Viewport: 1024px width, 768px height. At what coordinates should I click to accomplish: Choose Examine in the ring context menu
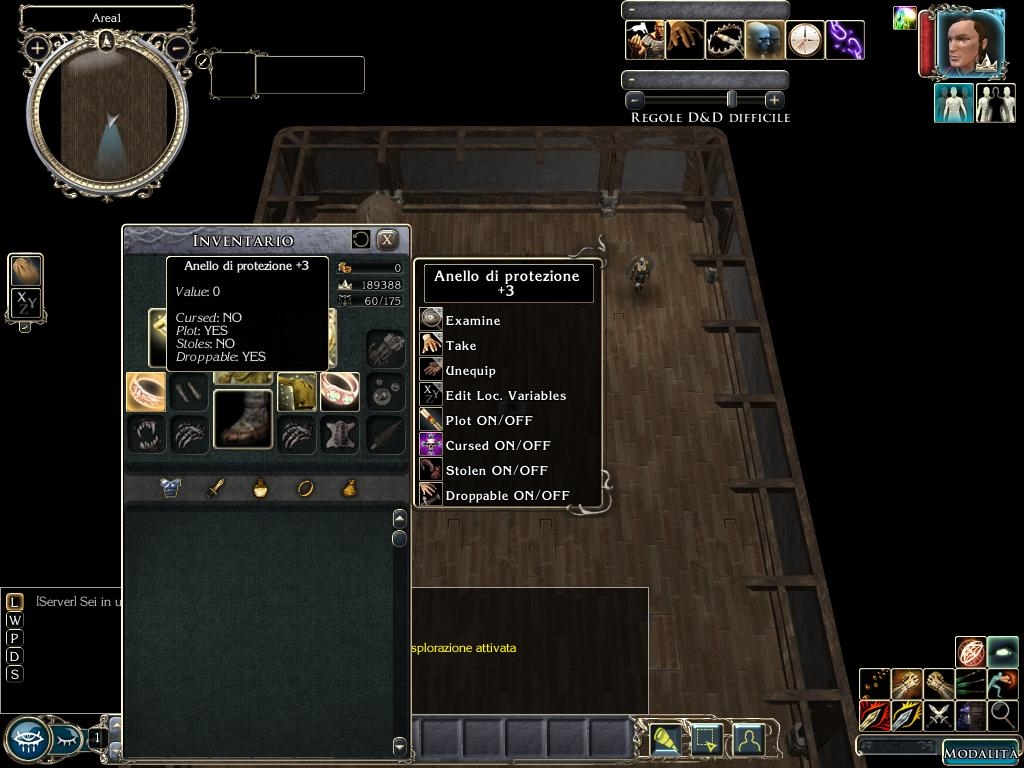473,320
